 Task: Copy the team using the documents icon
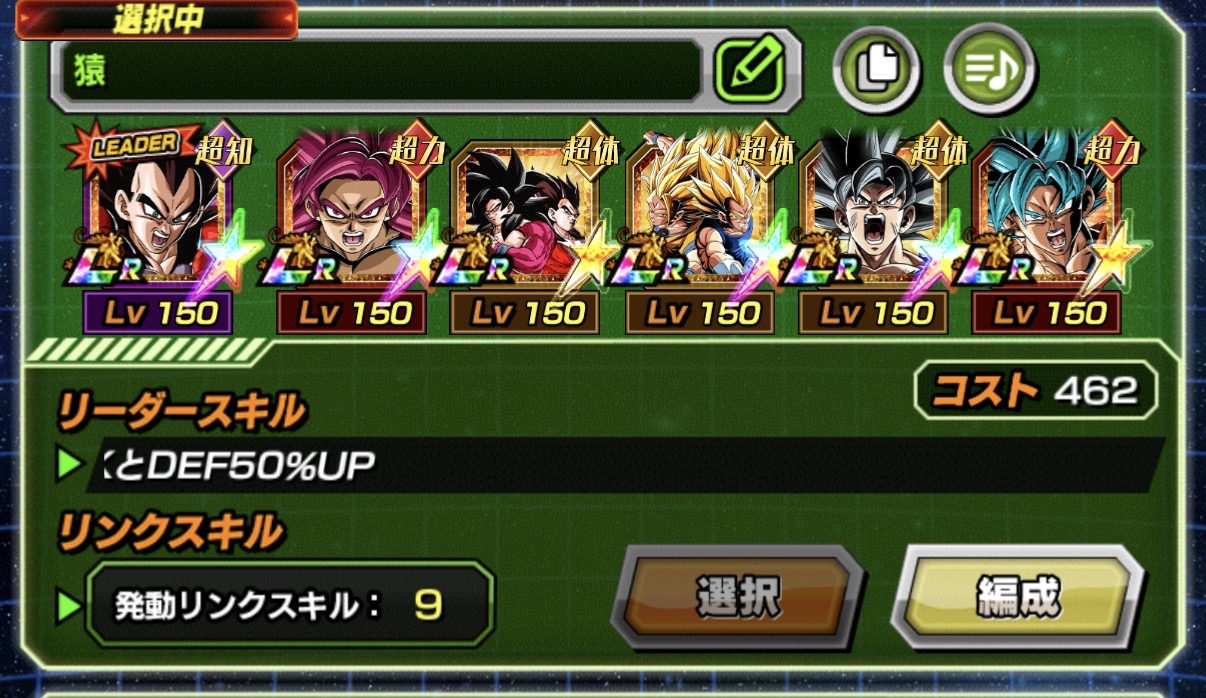pyautogui.click(x=875, y=69)
